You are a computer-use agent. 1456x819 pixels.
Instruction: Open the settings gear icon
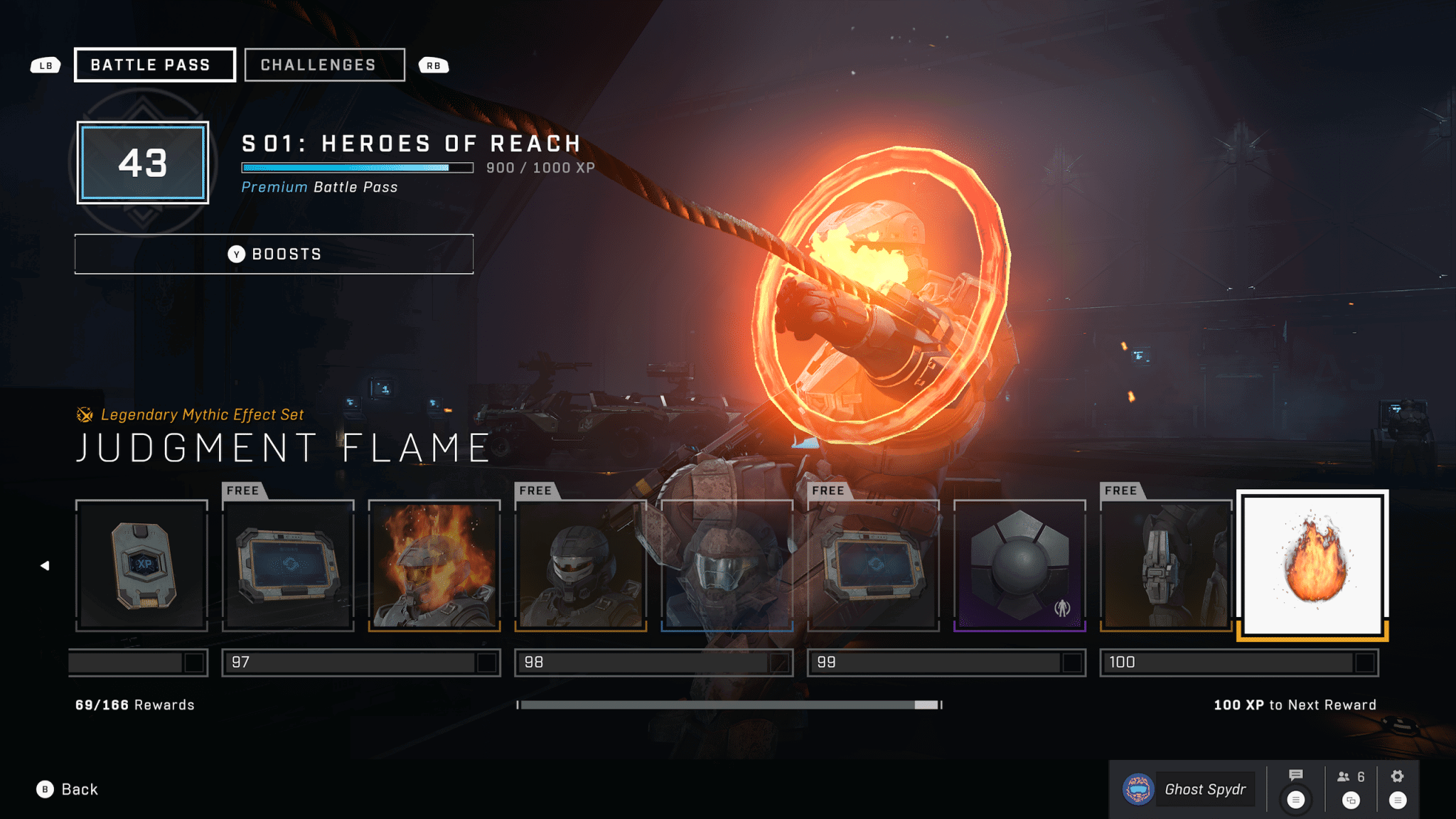pyautogui.click(x=1397, y=776)
